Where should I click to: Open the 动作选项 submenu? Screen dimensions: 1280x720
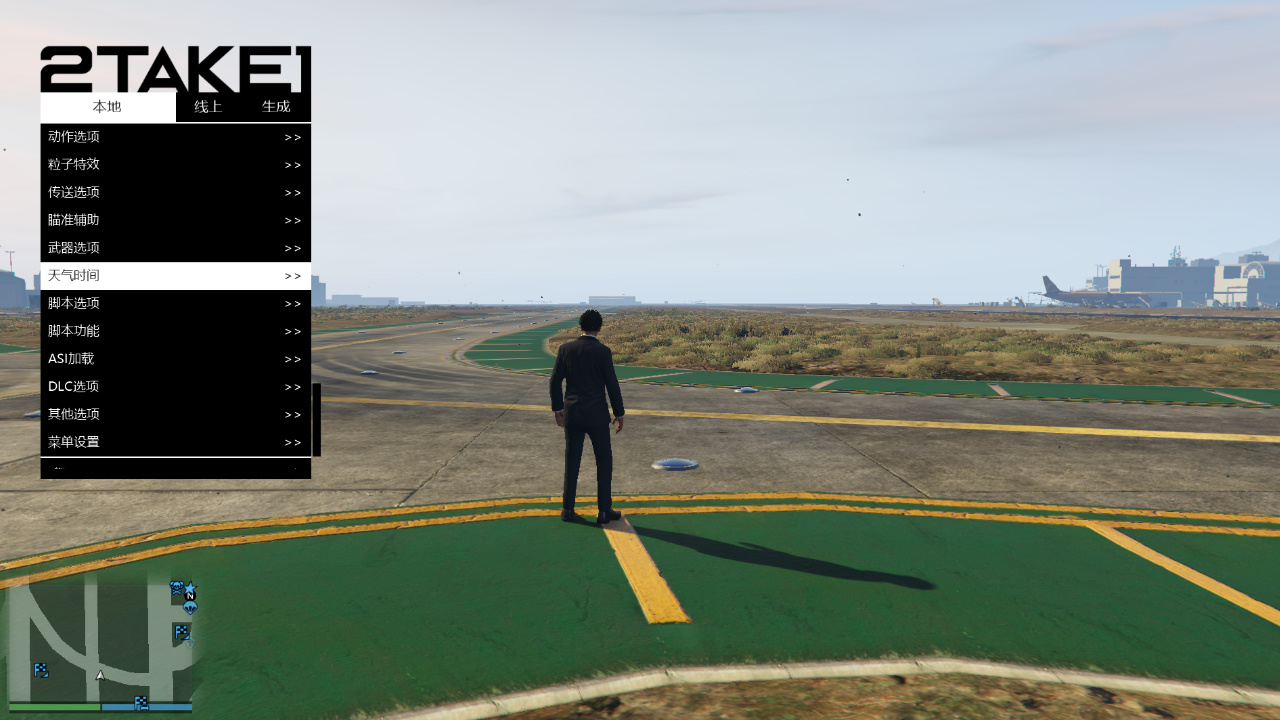(x=175, y=137)
